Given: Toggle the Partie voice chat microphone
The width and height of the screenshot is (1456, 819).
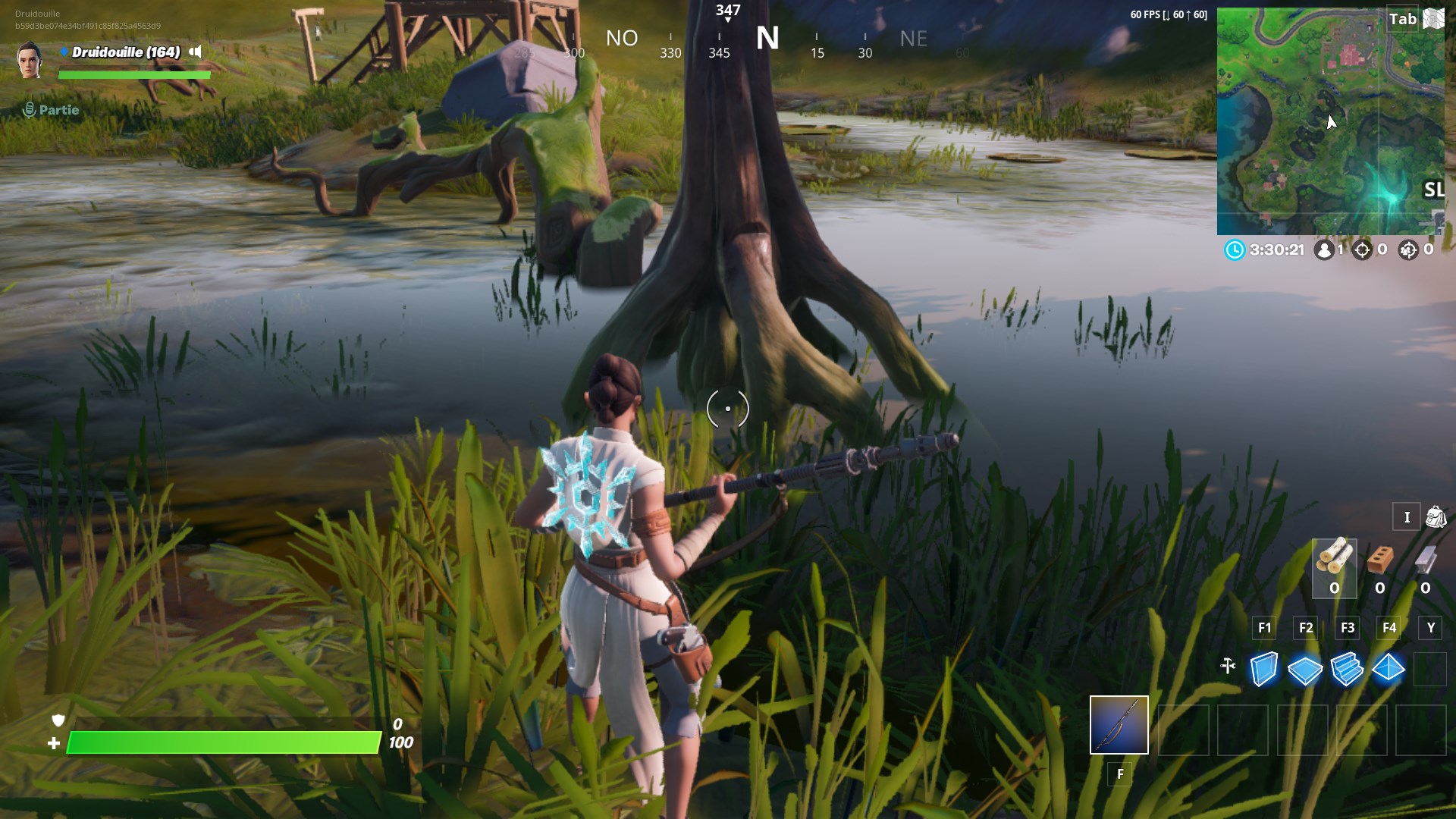Looking at the screenshot, I should pos(29,108).
